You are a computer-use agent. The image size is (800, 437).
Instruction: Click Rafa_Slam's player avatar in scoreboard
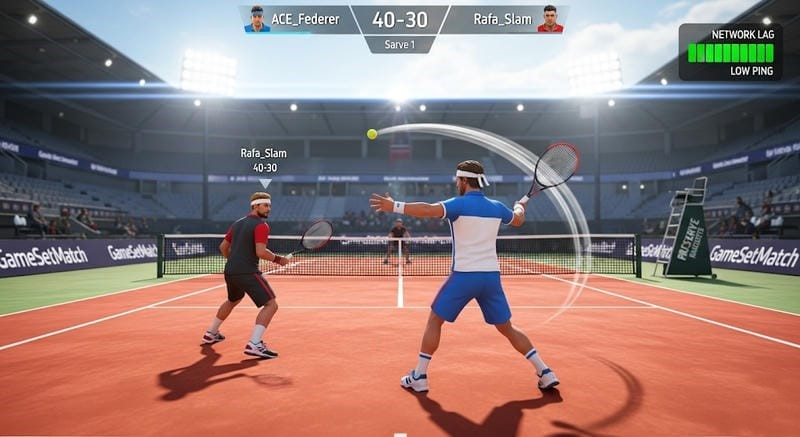550,19
